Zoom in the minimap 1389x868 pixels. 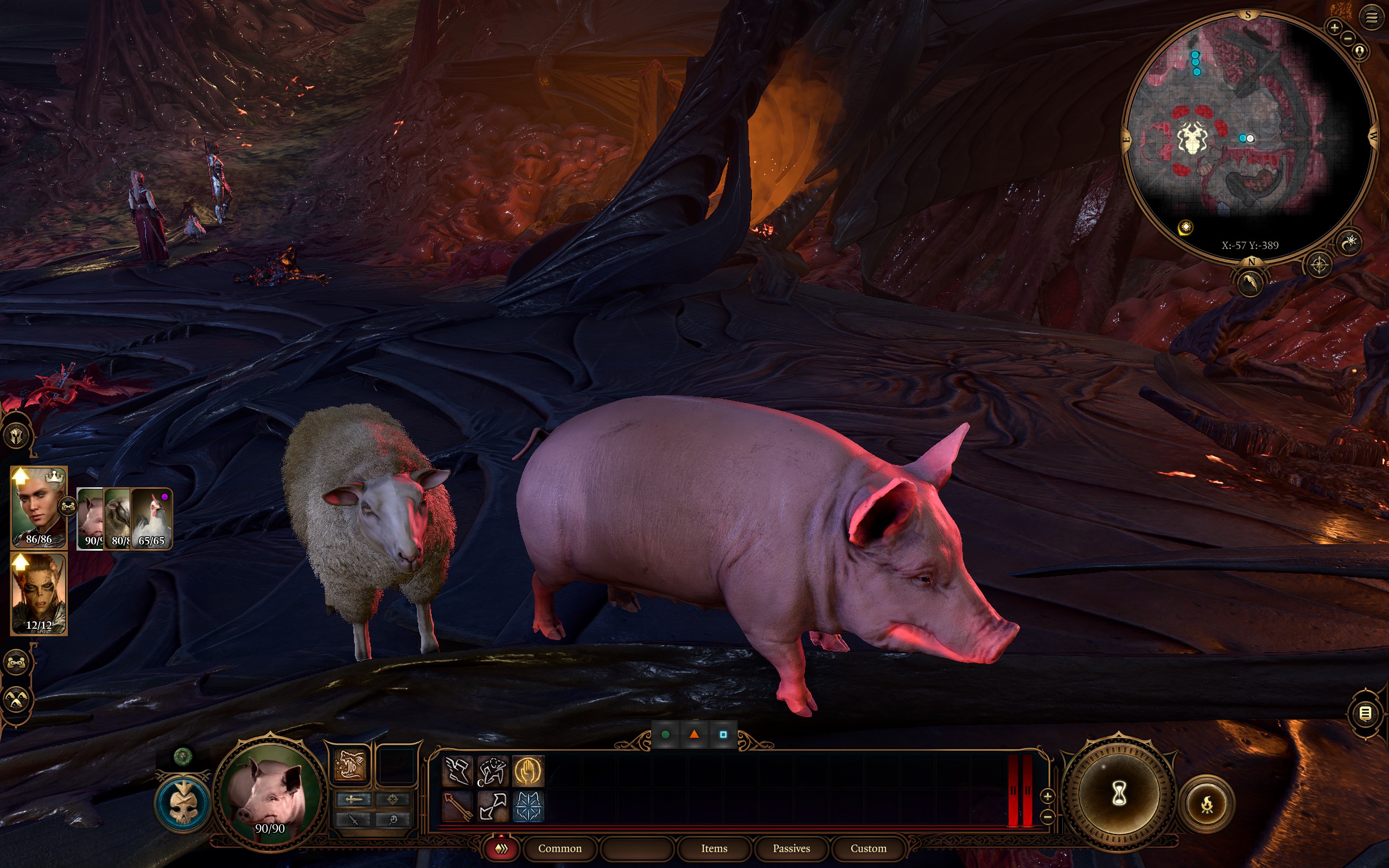point(1335,27)
